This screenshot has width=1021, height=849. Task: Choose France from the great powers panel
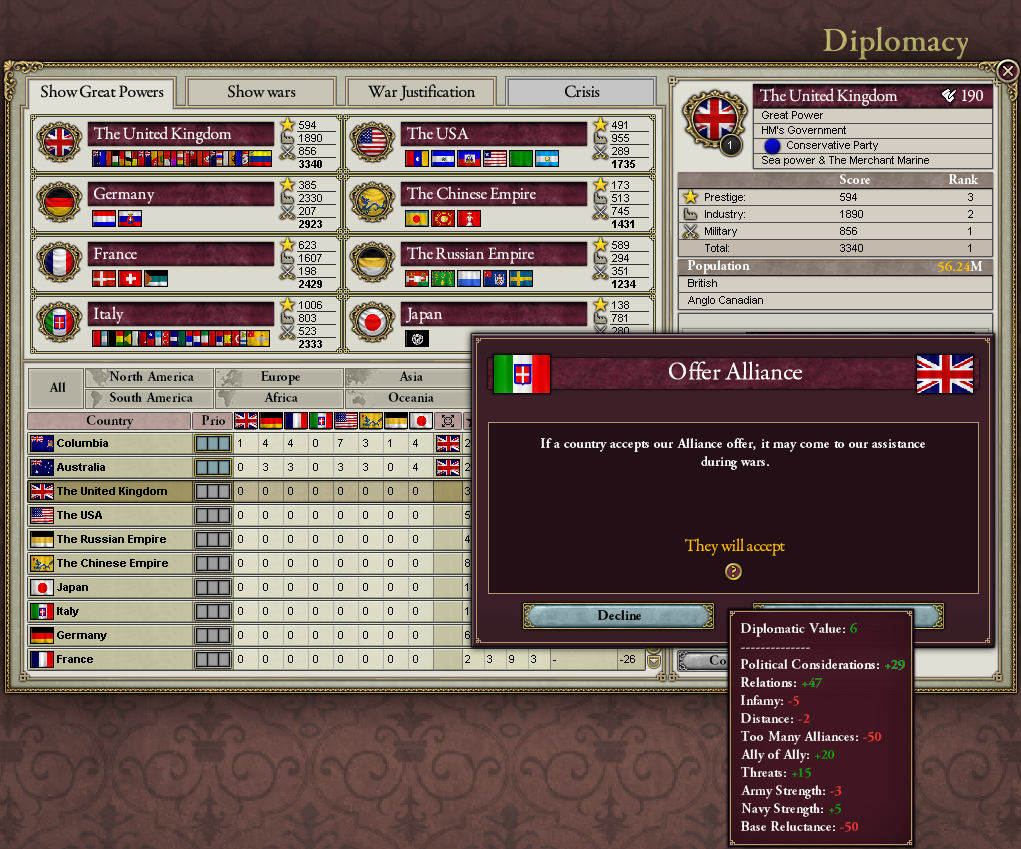[181, 254]
